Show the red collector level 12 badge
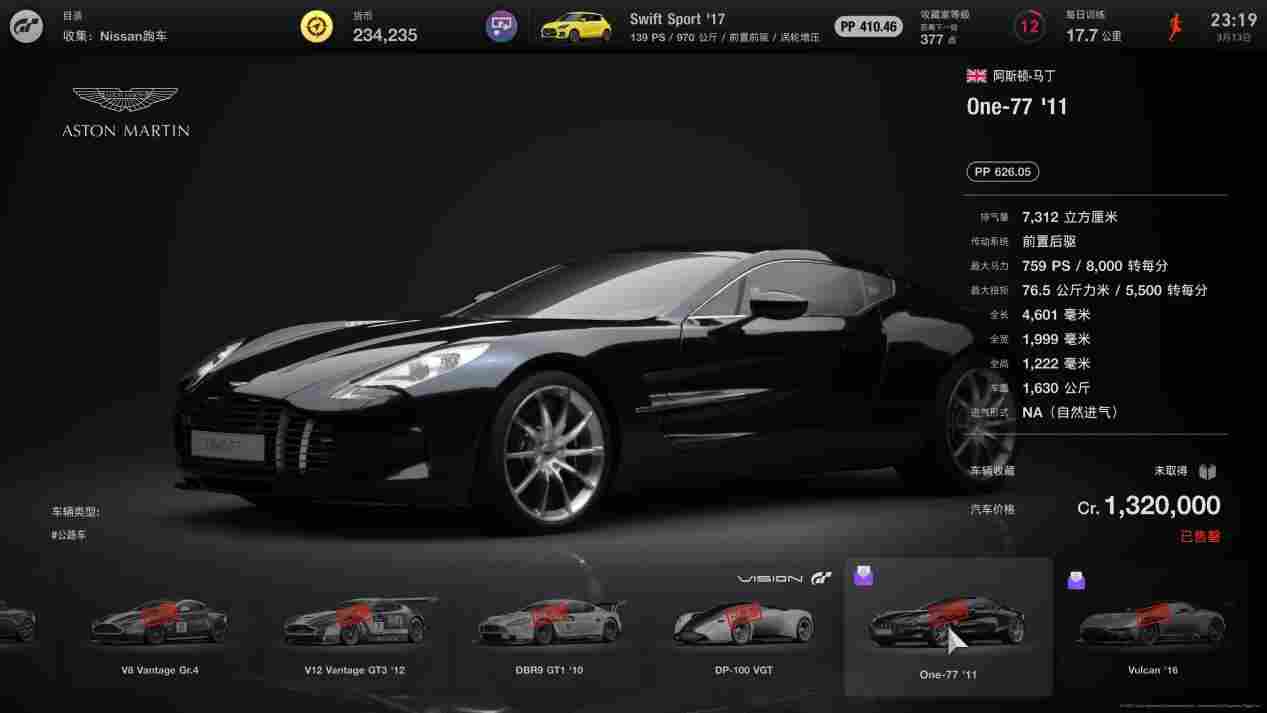 click(1029, 27)
